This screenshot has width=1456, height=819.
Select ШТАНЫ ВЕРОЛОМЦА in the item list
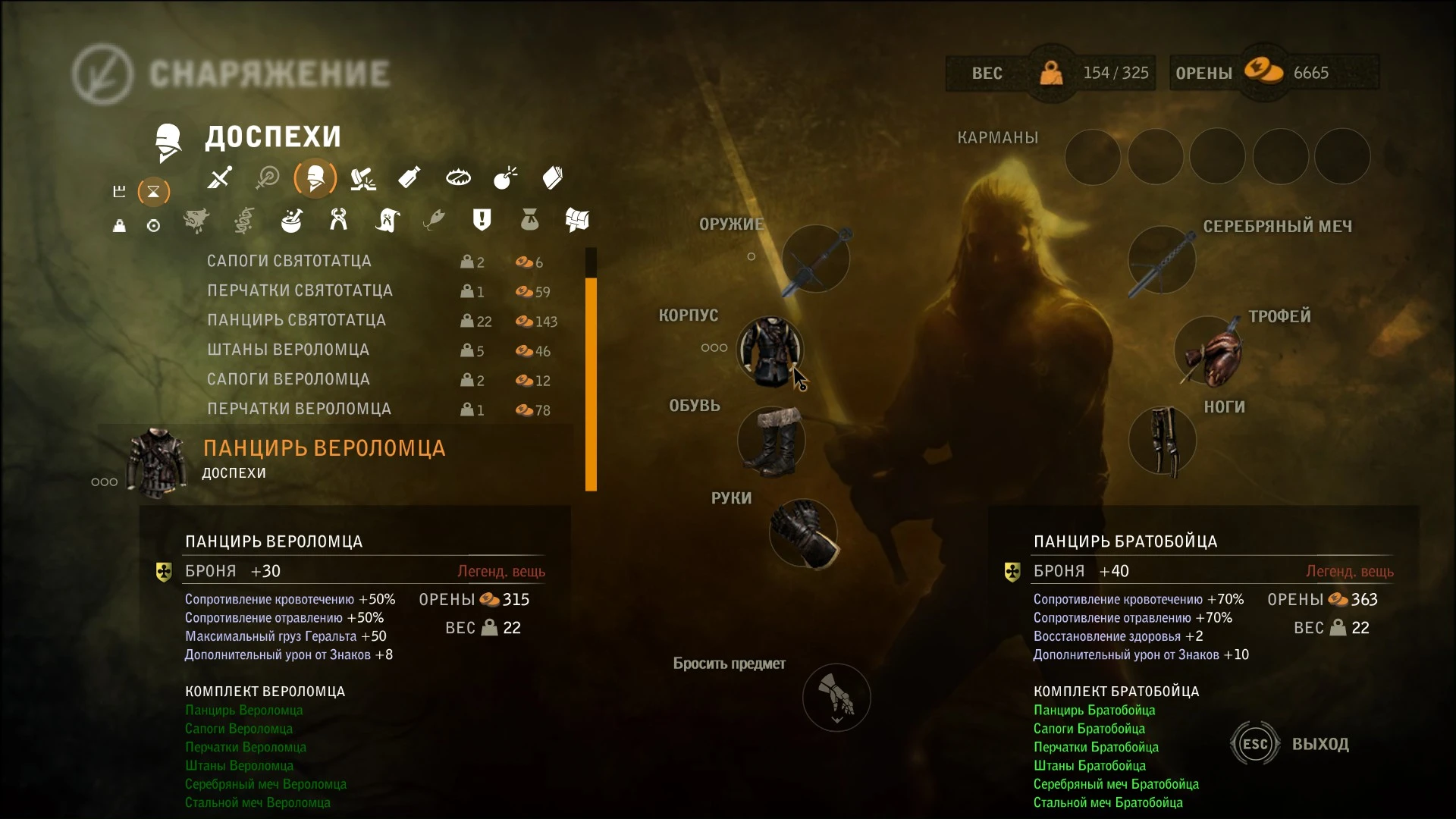pos(289,350)
